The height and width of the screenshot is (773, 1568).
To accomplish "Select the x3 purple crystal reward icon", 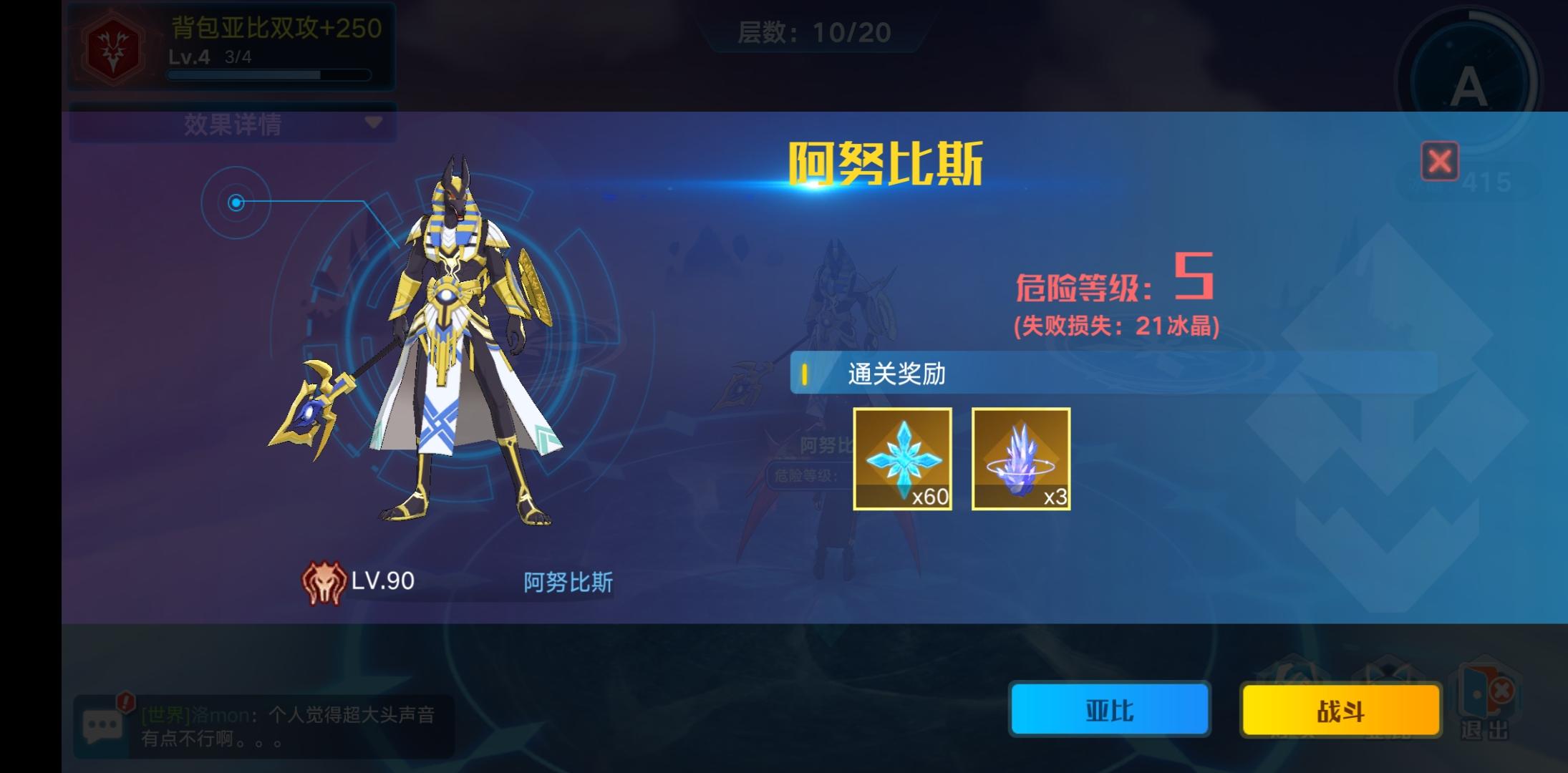I will (1021, 459).
